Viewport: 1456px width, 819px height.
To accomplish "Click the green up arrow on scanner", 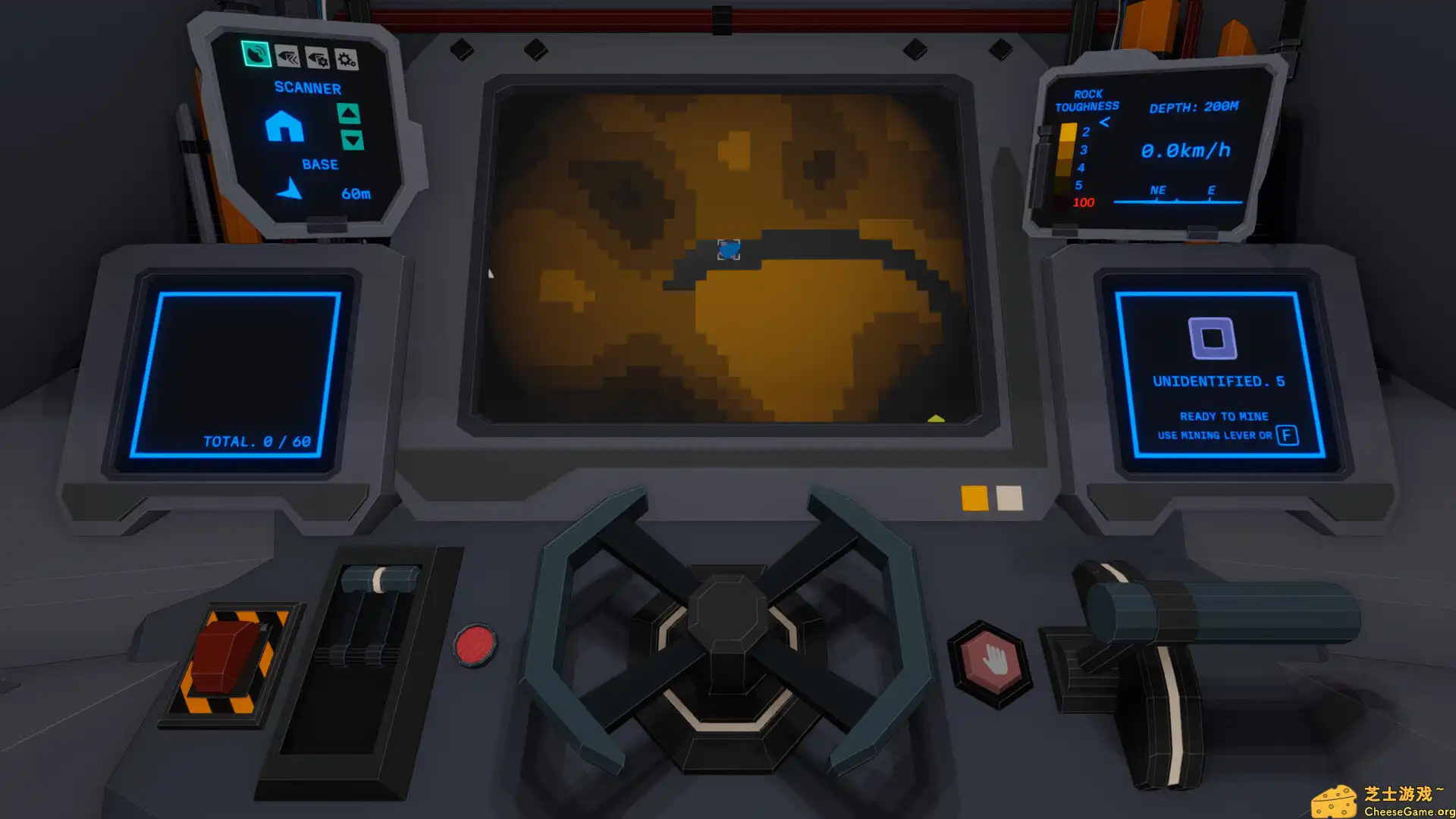I will pos(347,114).
